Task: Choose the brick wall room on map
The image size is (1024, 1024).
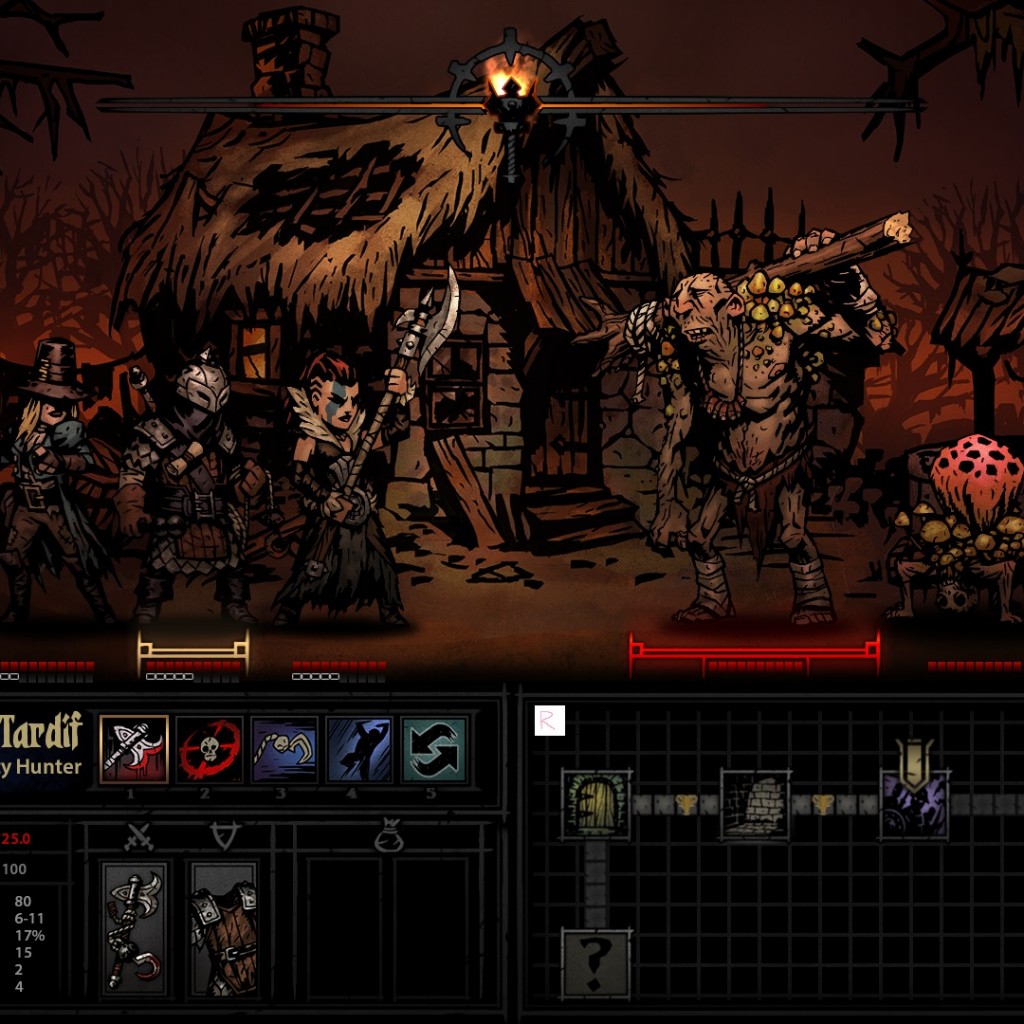Action: 755,804
